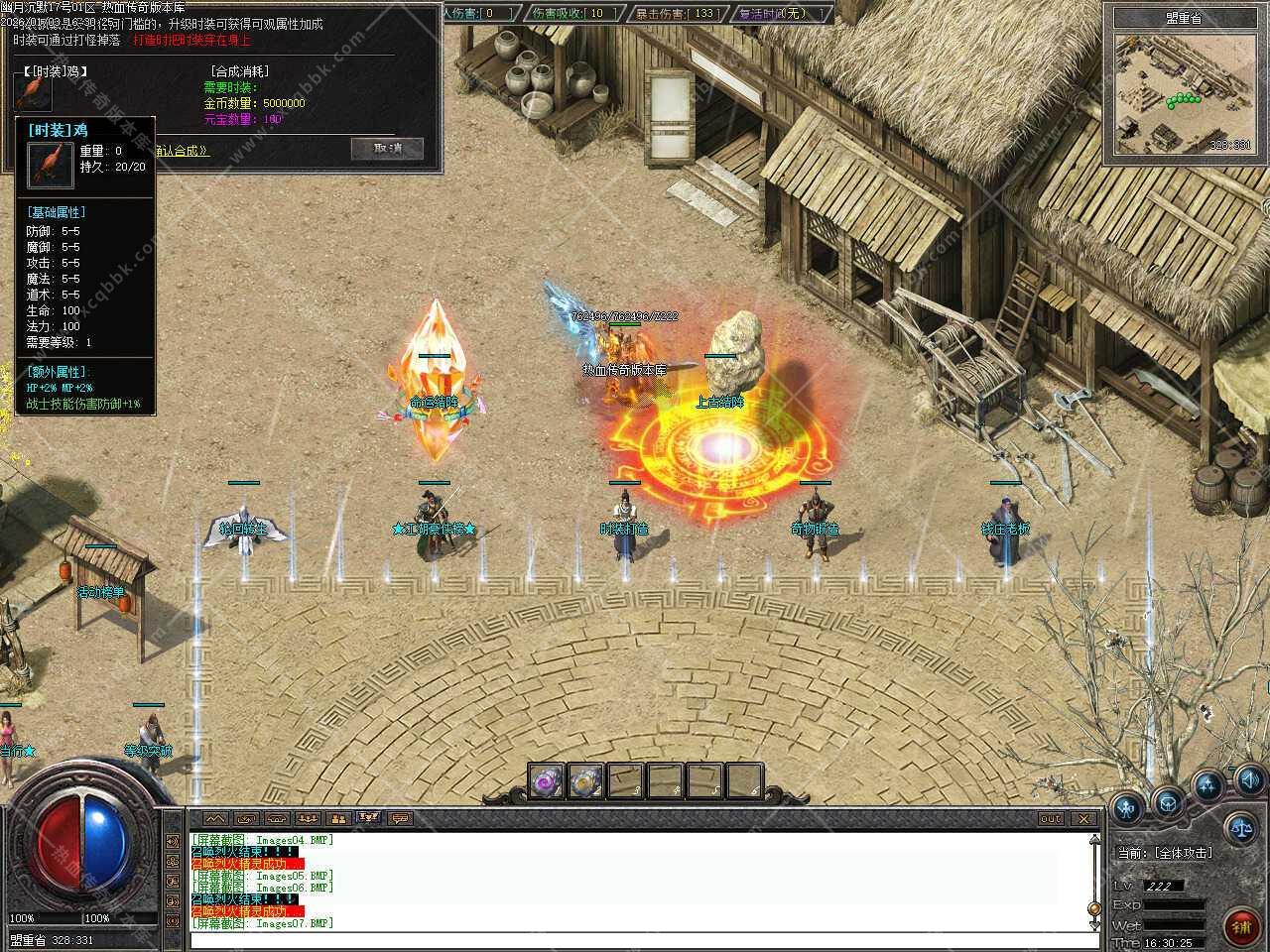Use the purple swirl item in hotbar
Image resolution: width=1270 pixels, height=952 pixels.
pos(546,781)
